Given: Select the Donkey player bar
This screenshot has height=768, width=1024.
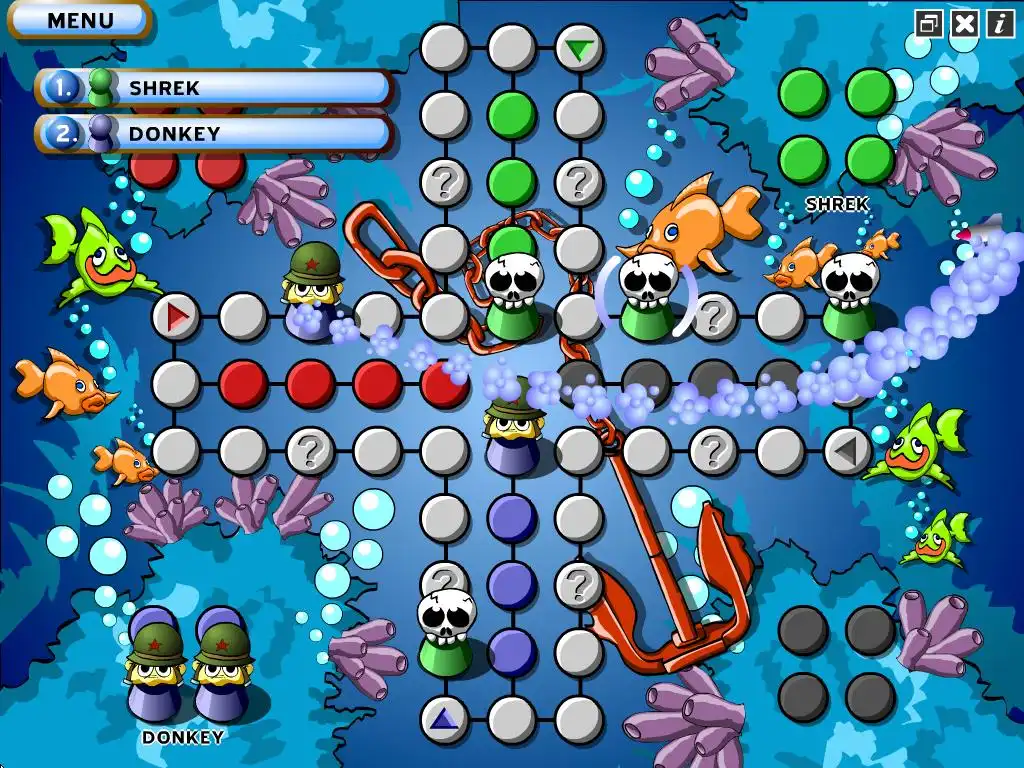Looking at the screenshot, I should 214,133.
